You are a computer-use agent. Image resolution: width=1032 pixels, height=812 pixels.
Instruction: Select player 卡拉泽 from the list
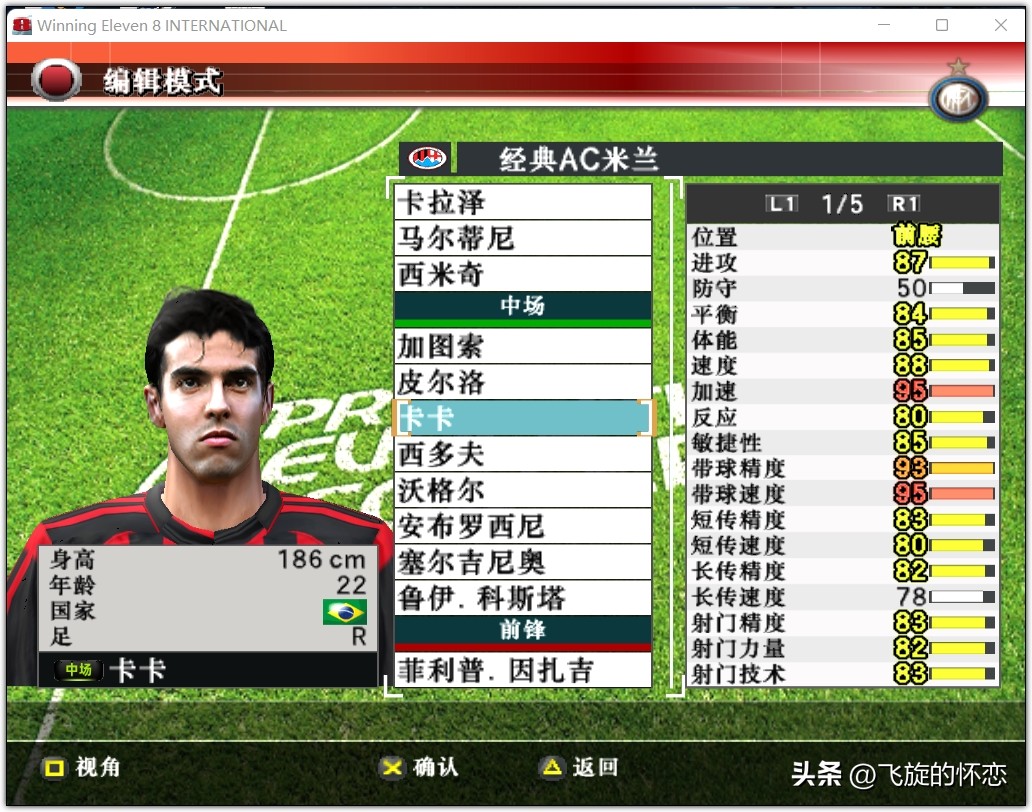(522, 203)
